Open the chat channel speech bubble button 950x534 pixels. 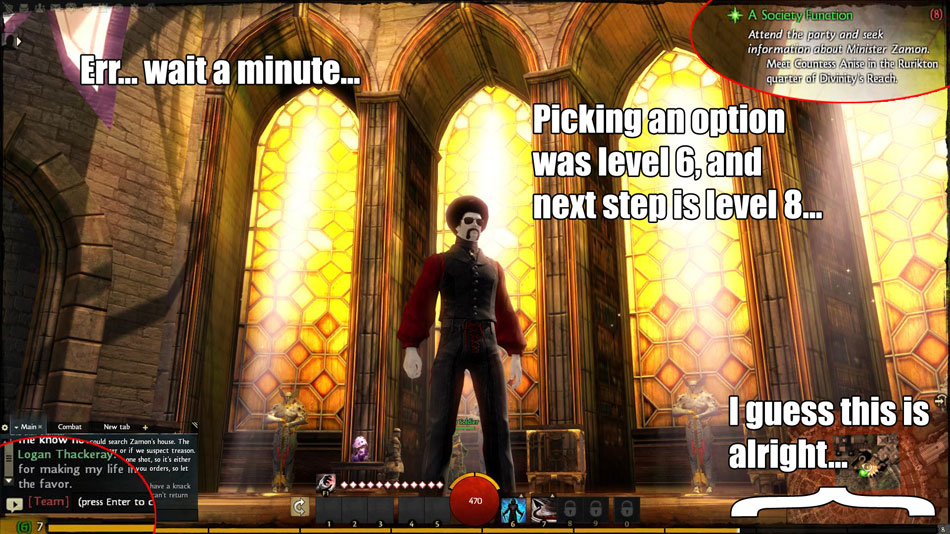14,504
